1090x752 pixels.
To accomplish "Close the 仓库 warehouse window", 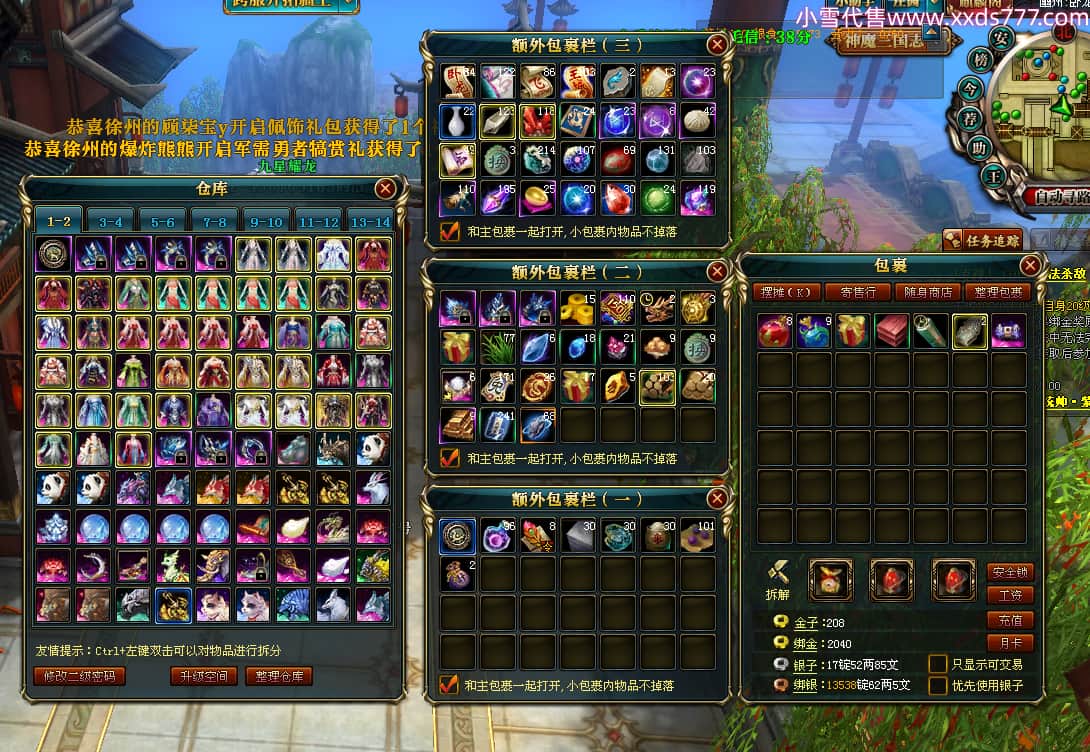I will tap(385, 189).
